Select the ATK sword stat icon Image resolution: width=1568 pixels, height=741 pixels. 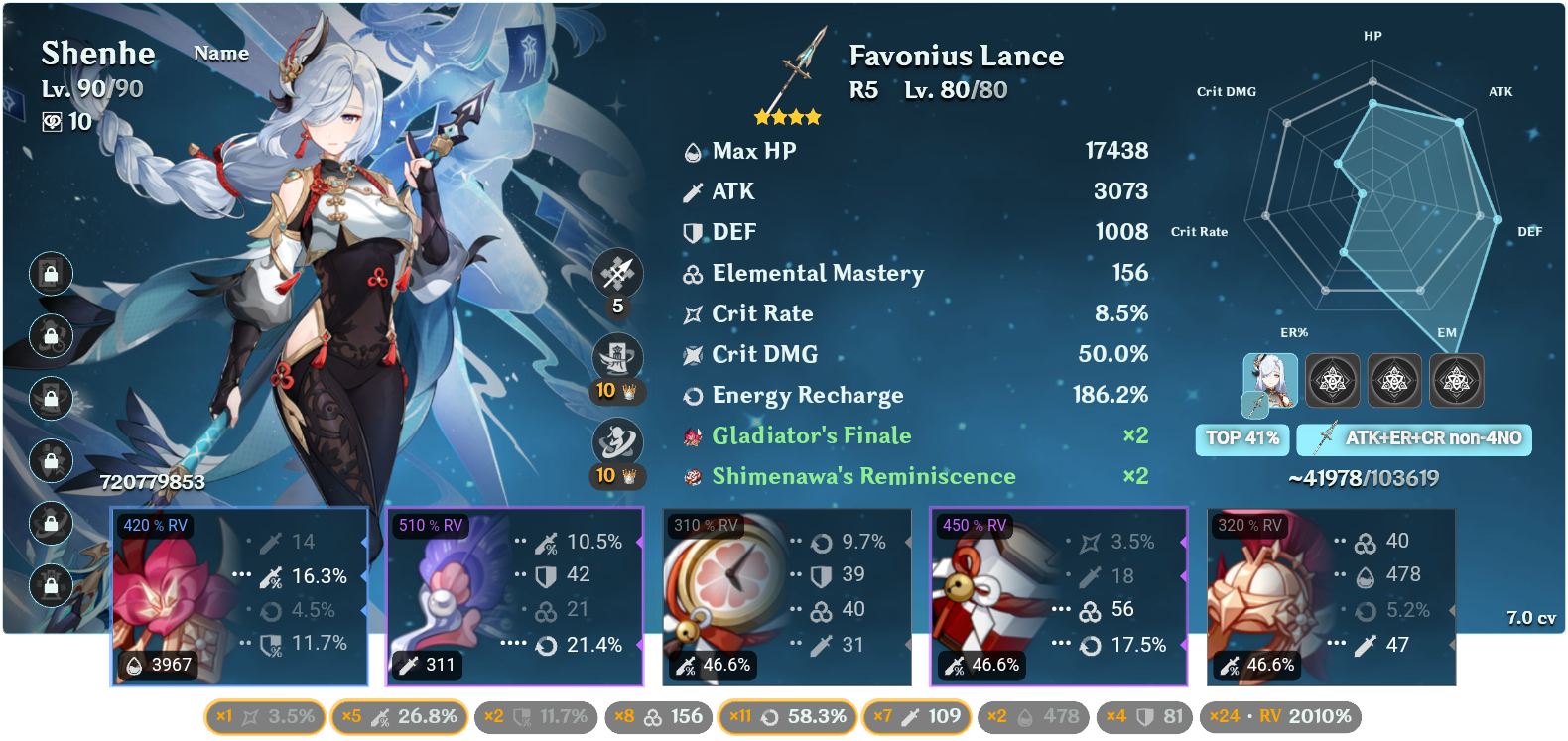click(x=691, y=191)
